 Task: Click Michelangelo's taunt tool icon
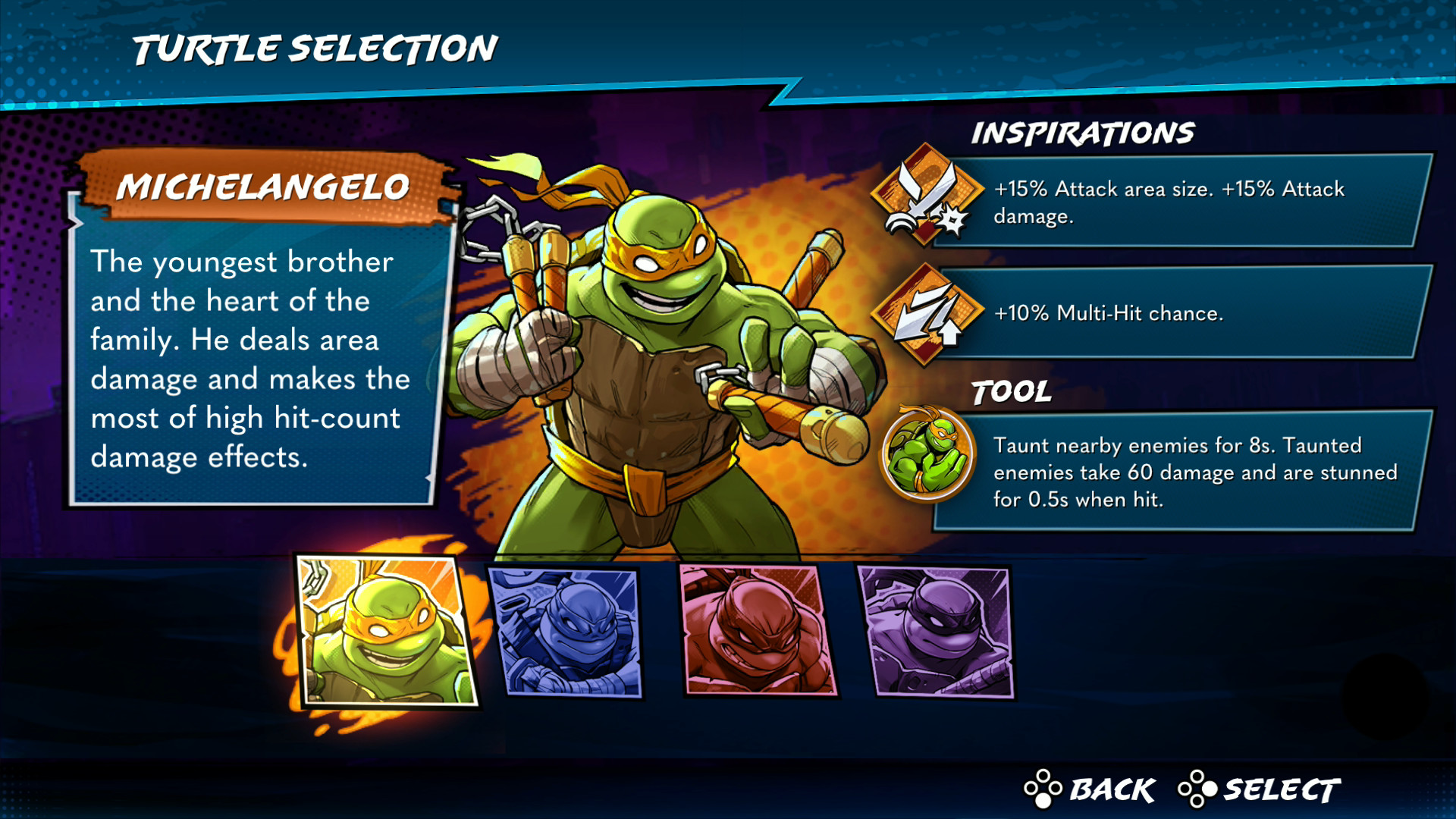pyautogui.click(x=927, y=455)
